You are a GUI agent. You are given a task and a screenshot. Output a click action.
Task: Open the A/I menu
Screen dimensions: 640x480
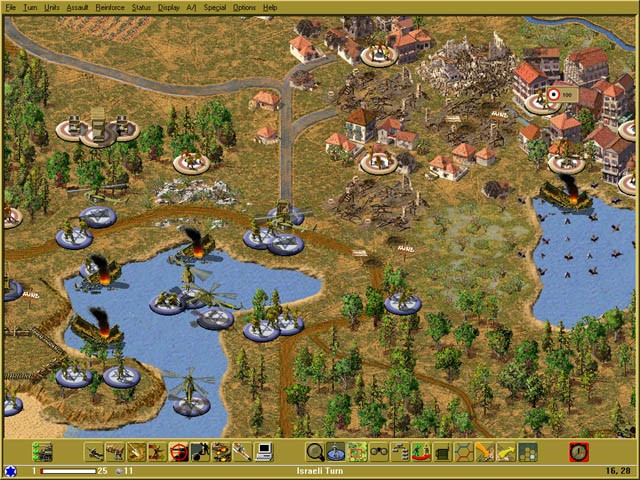pos(192,7)
